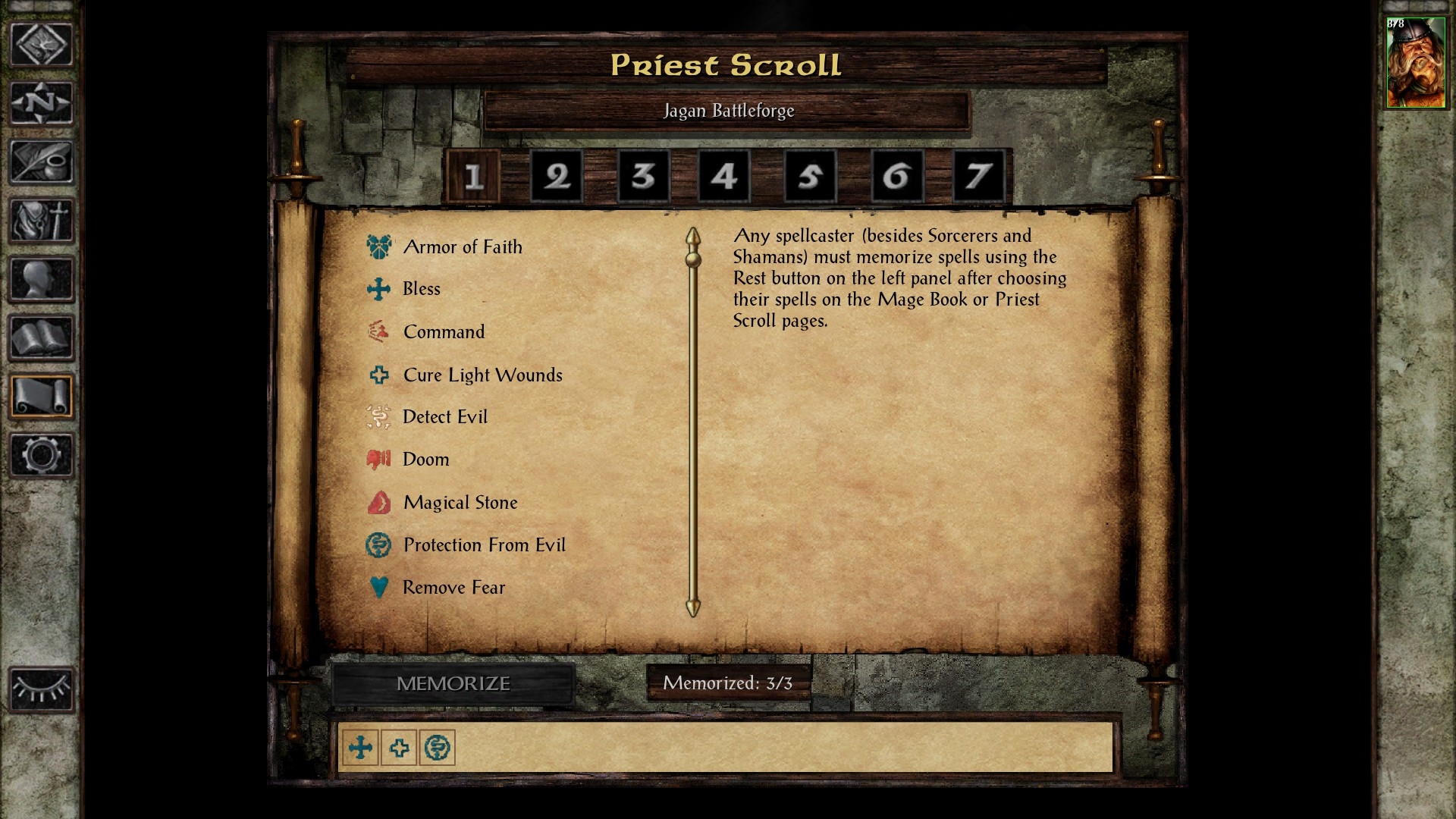Select the Command spell entry
This screenshot has width=1456, height=819.
(x=444, y=332)
